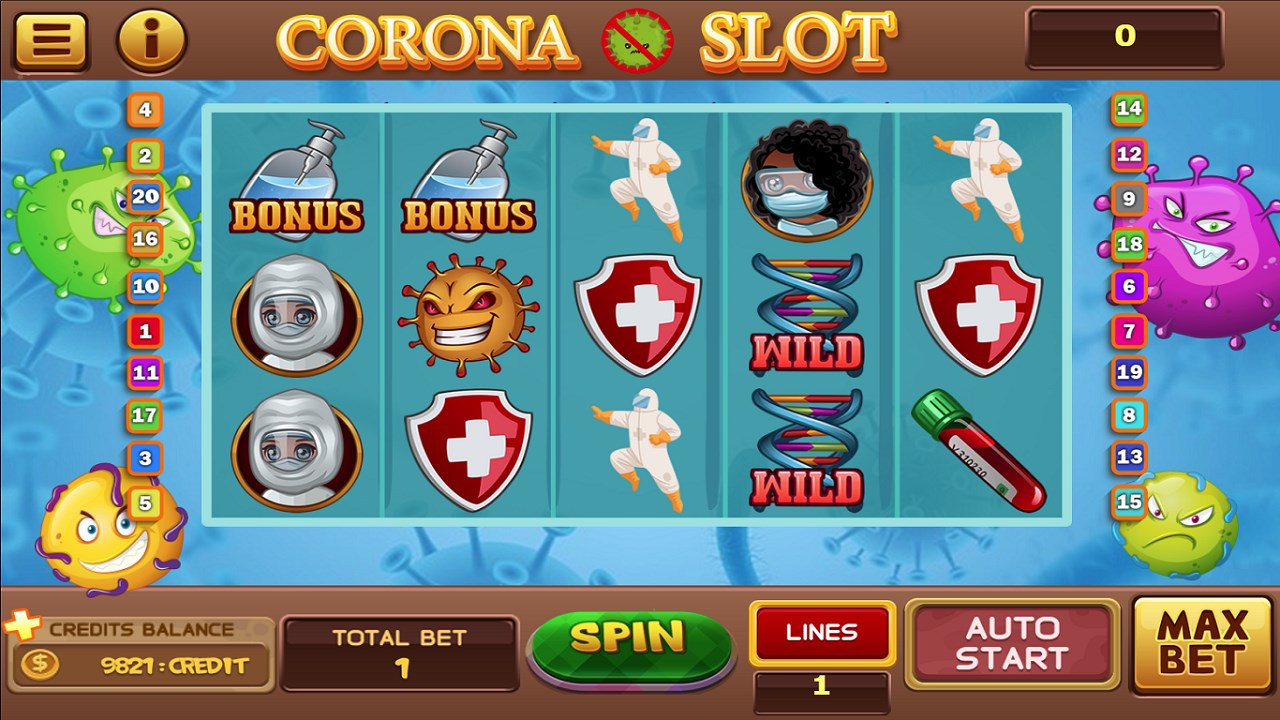The image size is (1280, 720).
Task: Click the BONUS sanitizer bottle symbol
Action: pos(294,181)
